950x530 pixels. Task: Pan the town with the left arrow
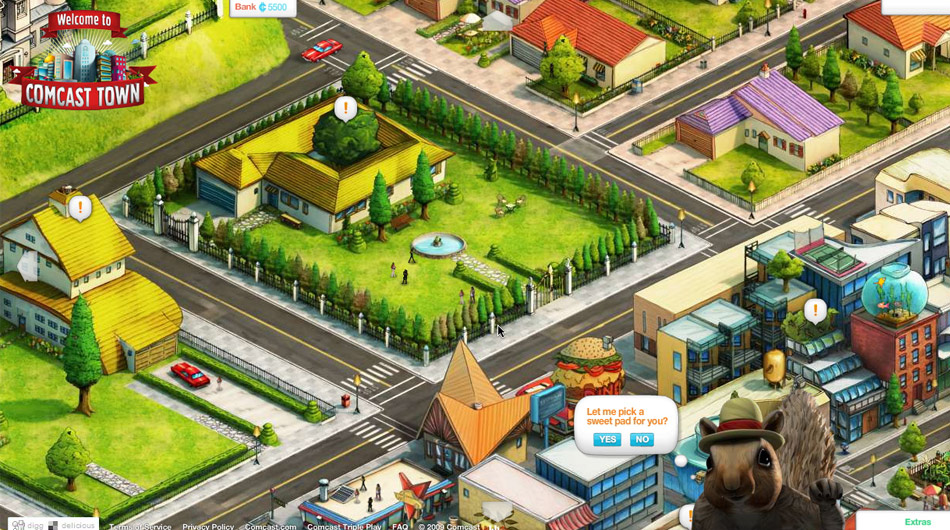[28, 267]
